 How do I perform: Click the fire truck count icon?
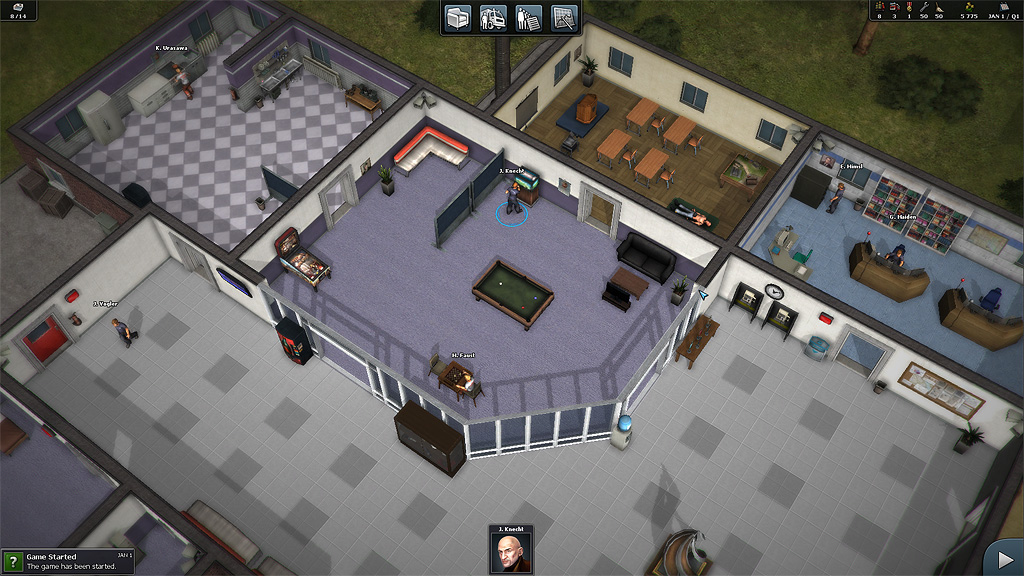(x=894, y=7)
